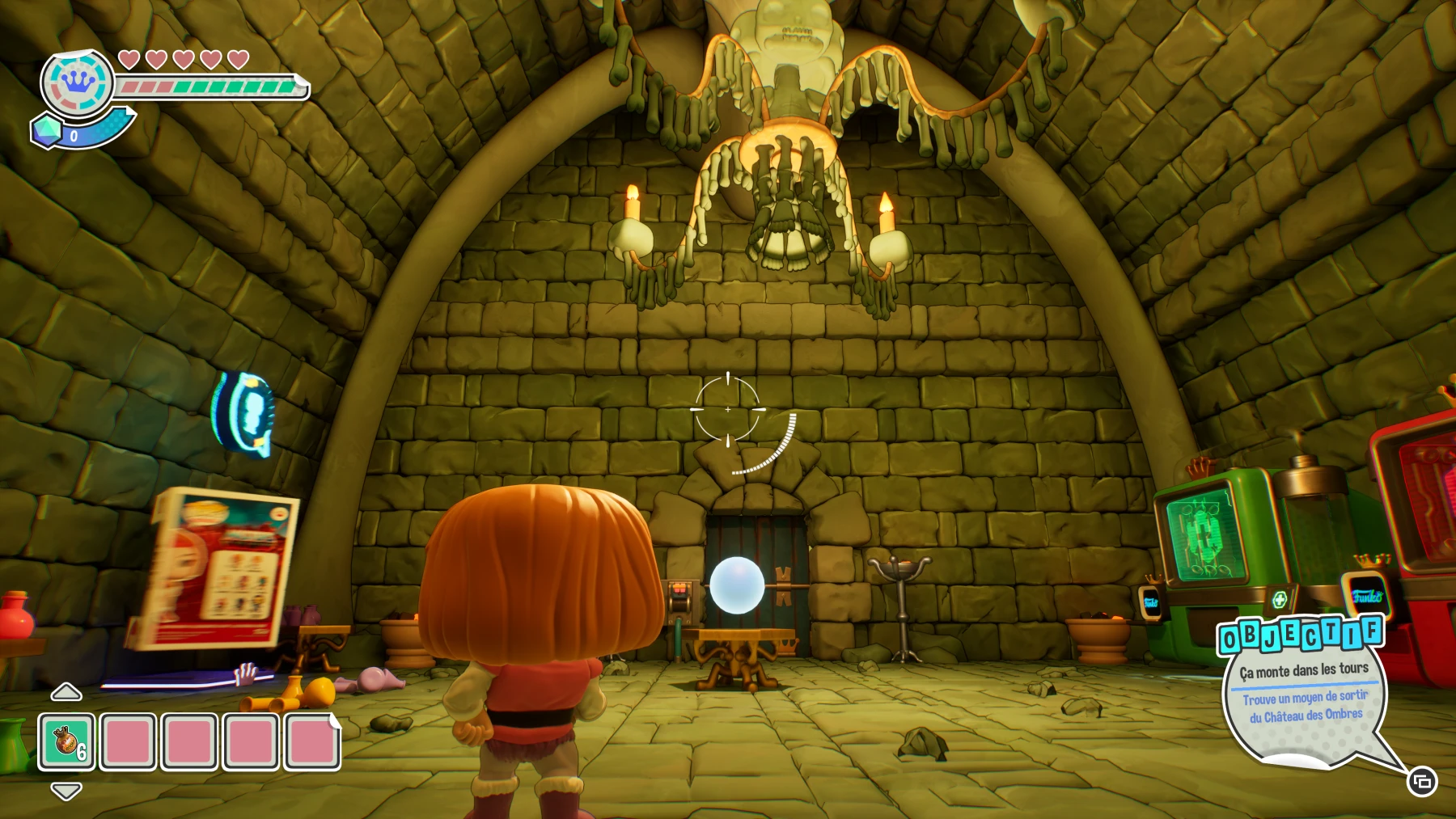Click the turquoise gem counter icon
The height and width of the screenshot is (819, 1456).
pos(47,131)
